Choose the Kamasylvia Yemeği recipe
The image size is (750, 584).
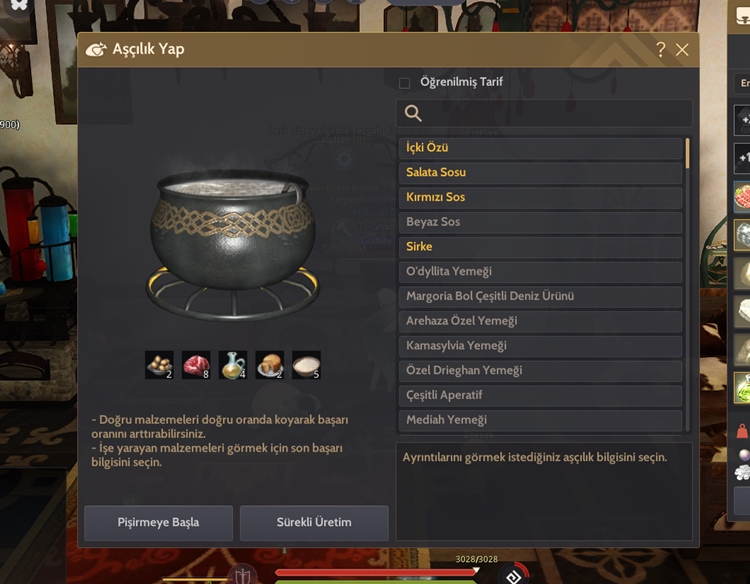click(540, 345)
